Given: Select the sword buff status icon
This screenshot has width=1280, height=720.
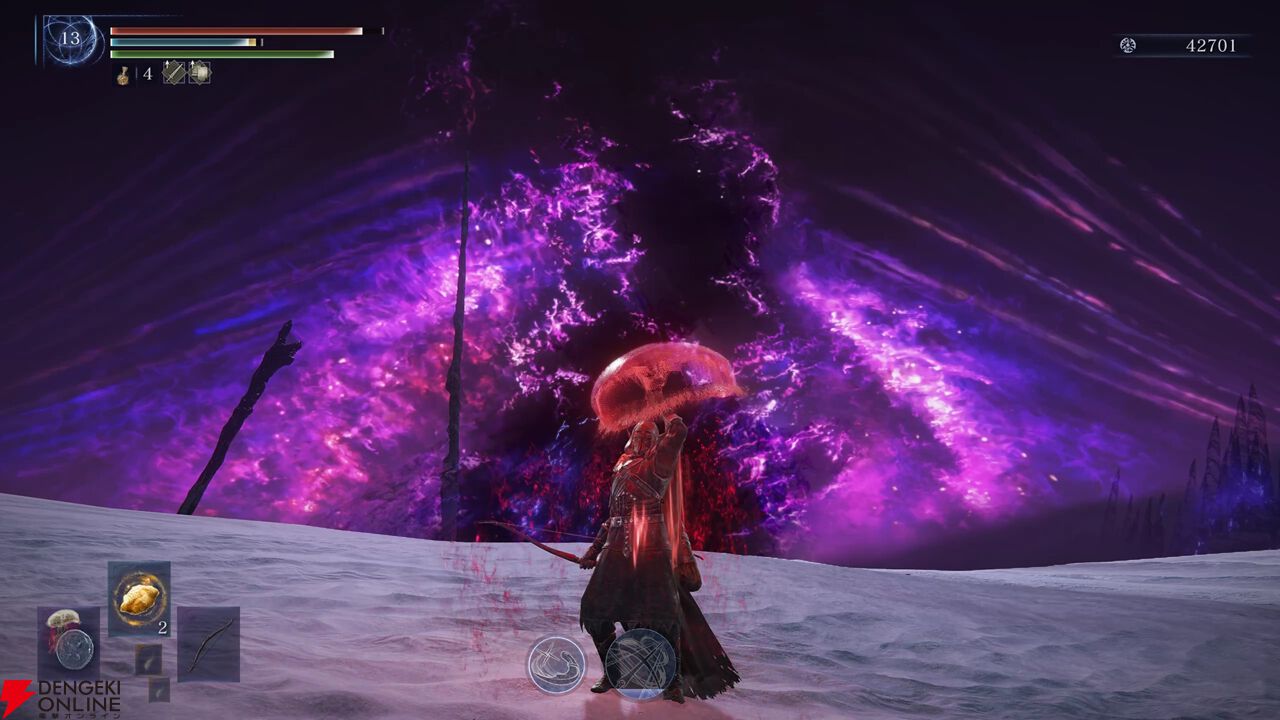Looking at the screenshot, I should [174, 73].
